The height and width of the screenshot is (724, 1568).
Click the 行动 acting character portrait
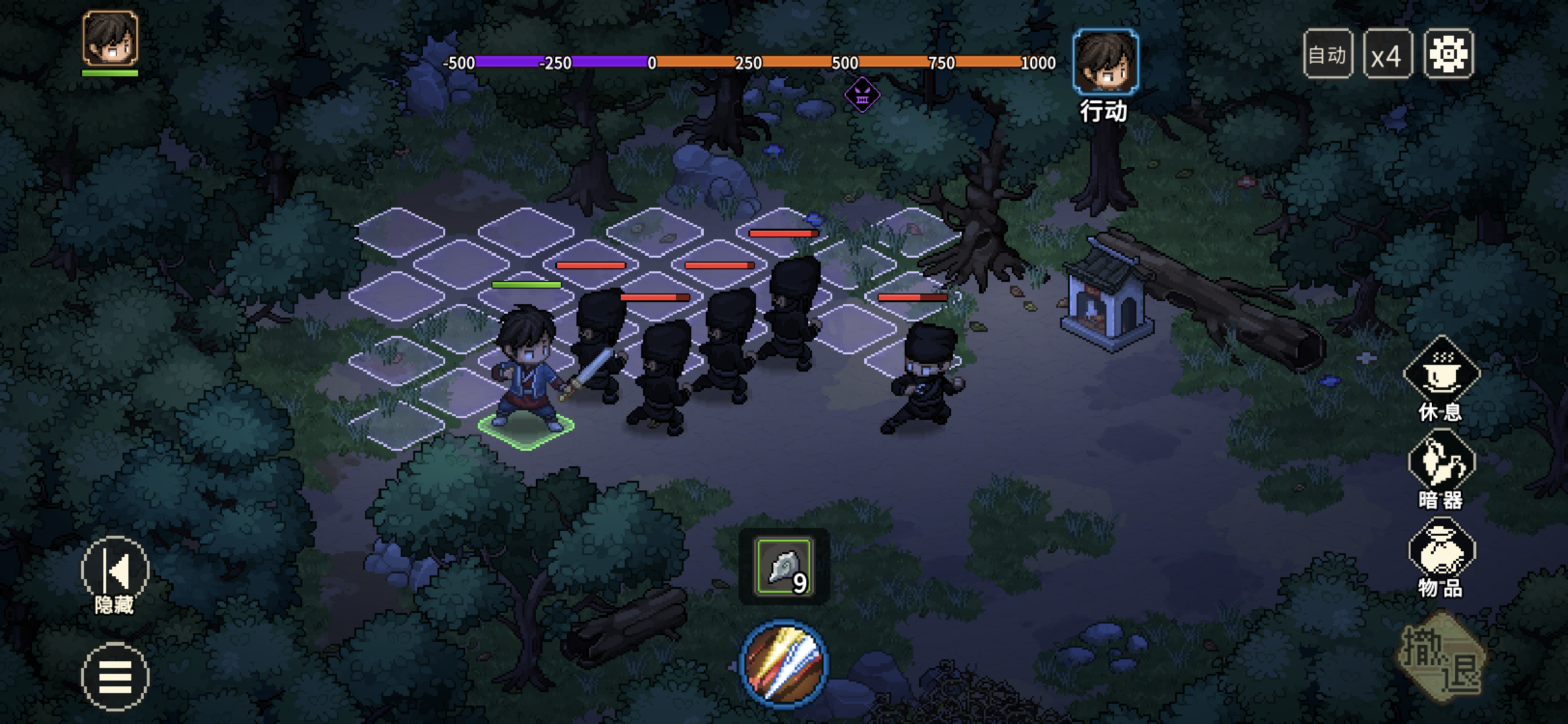1105,62
